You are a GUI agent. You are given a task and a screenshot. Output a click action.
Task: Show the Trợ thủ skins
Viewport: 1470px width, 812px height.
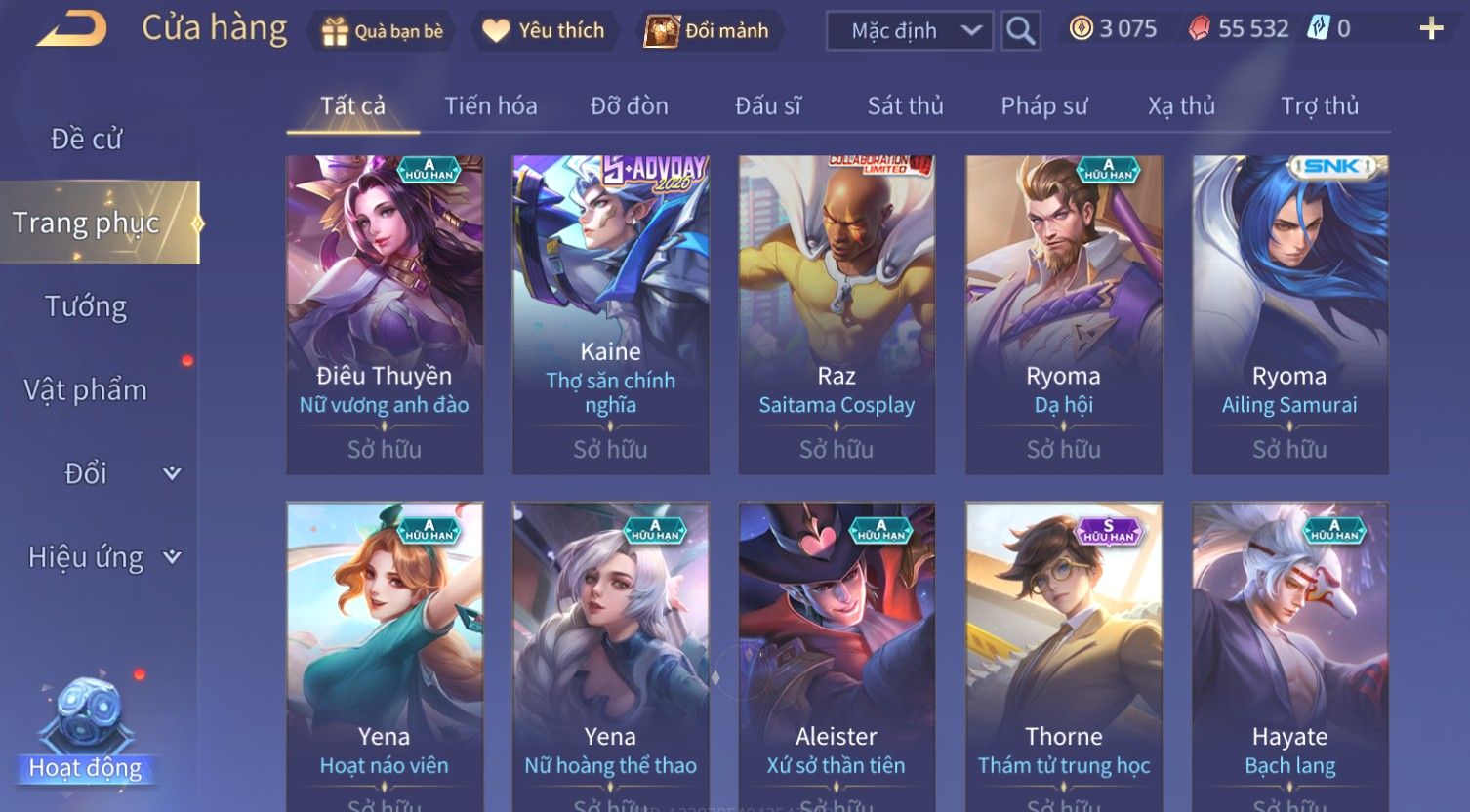[x=1319, y=106]
